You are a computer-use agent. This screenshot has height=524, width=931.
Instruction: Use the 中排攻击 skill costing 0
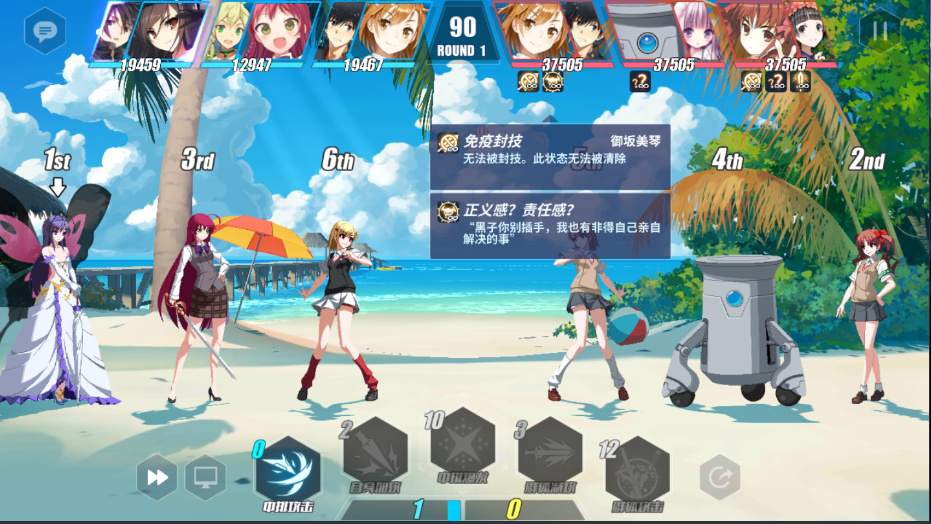(x=288, y=470)
